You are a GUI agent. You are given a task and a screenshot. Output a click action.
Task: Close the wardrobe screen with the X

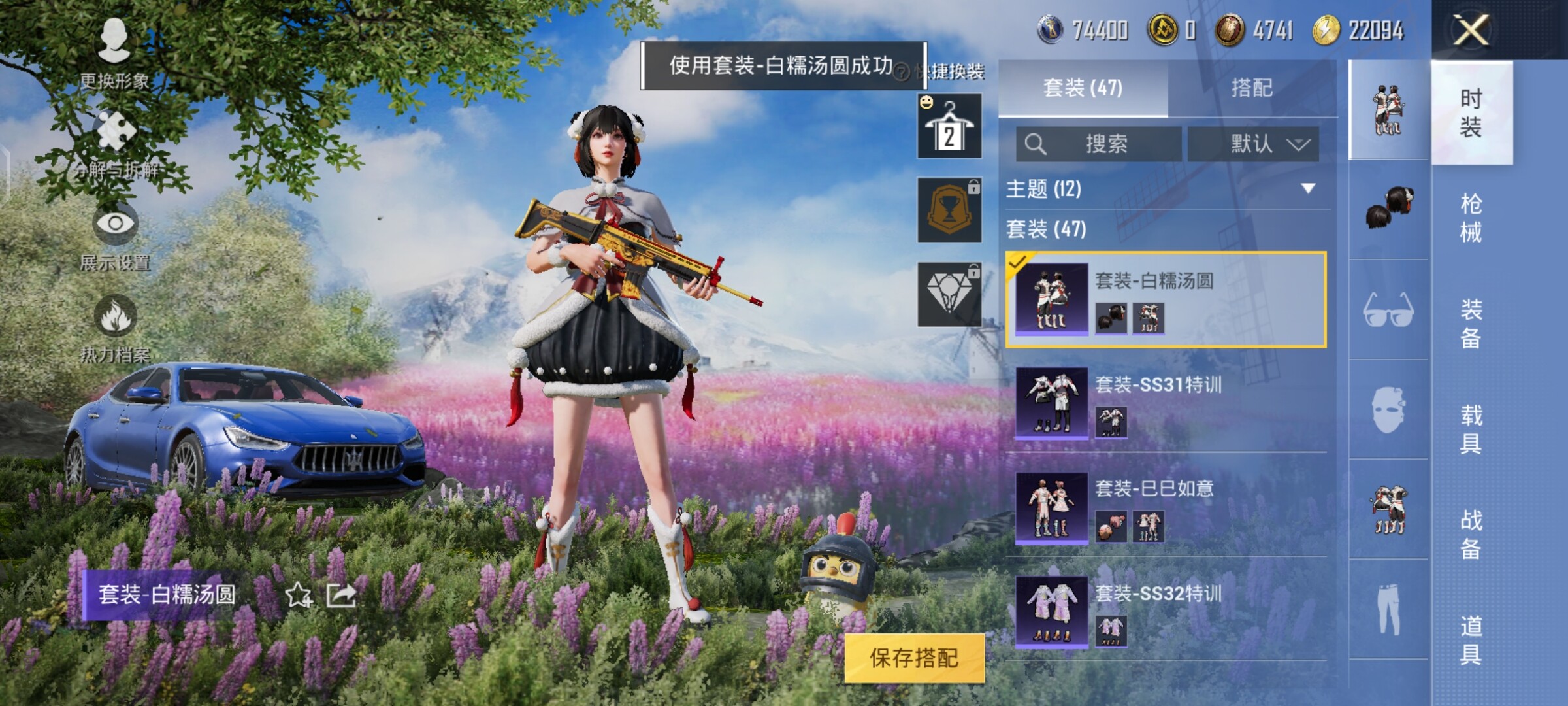click(x=1471, y=30)
